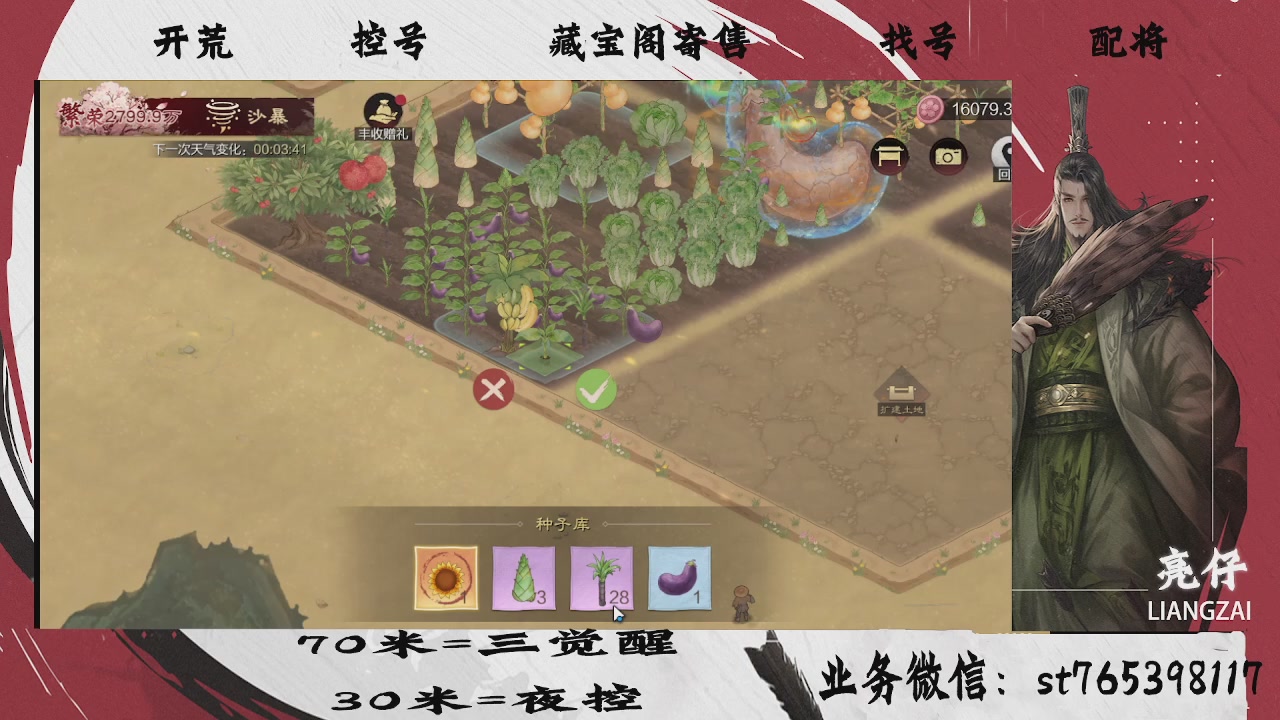The image size is (1280, 720).
Task: Click the 找号 menu entry
Action: (x=917, y=42)
